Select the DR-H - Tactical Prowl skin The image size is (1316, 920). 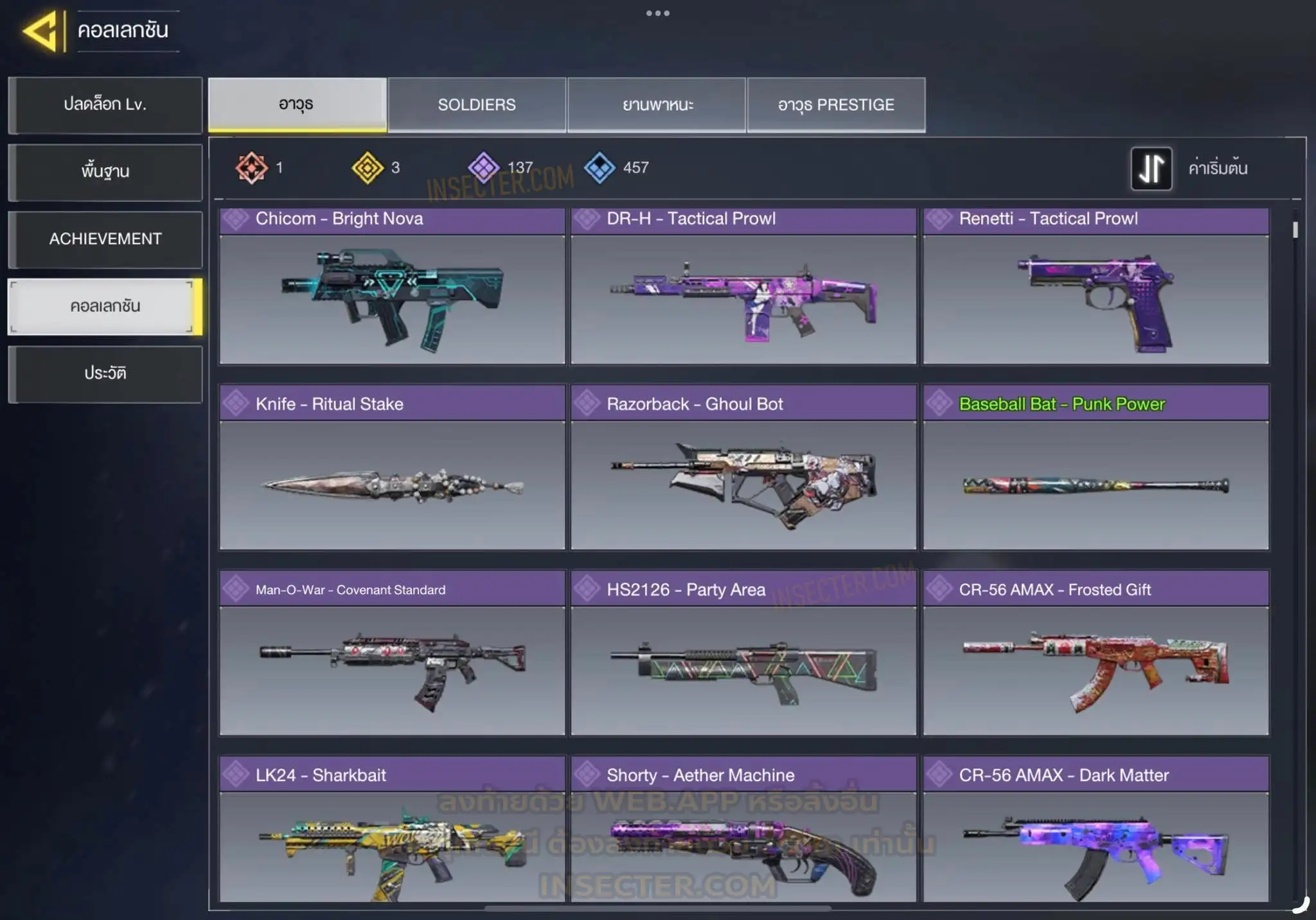coord(743,287)
